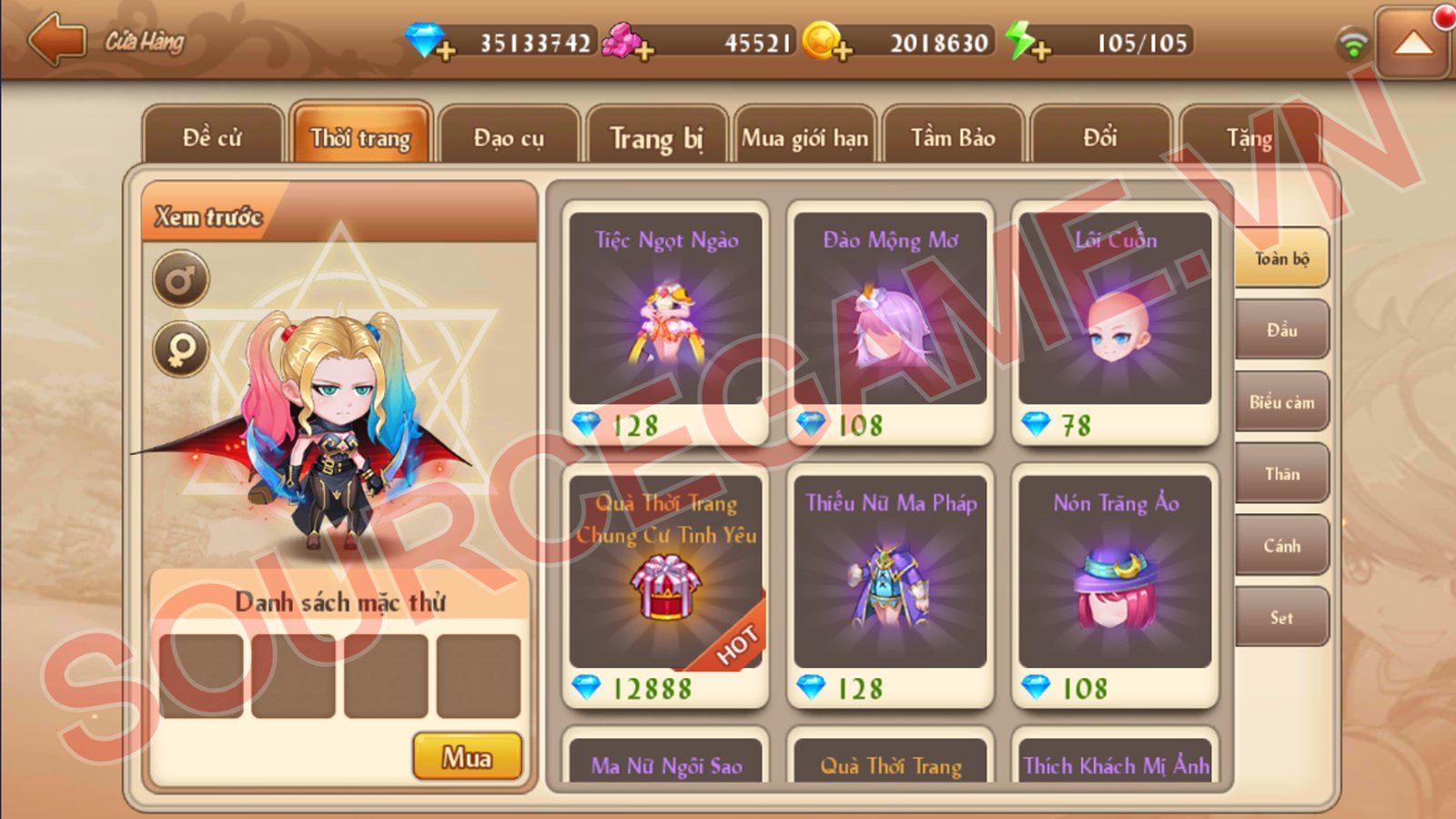Expand the top-right arrow menu button
The height and width of the screenshot is (819, 1456).
1412,42
